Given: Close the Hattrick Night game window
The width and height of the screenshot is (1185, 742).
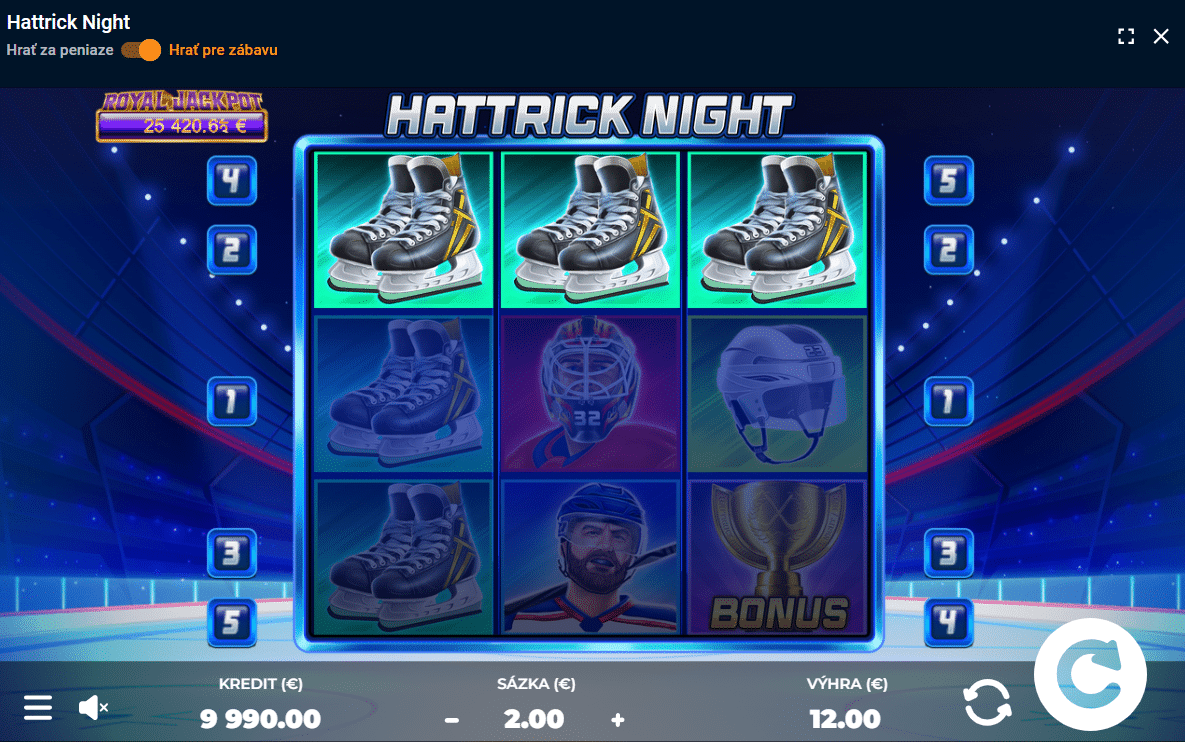Looking at the screenshot, I should point(1161,36).
